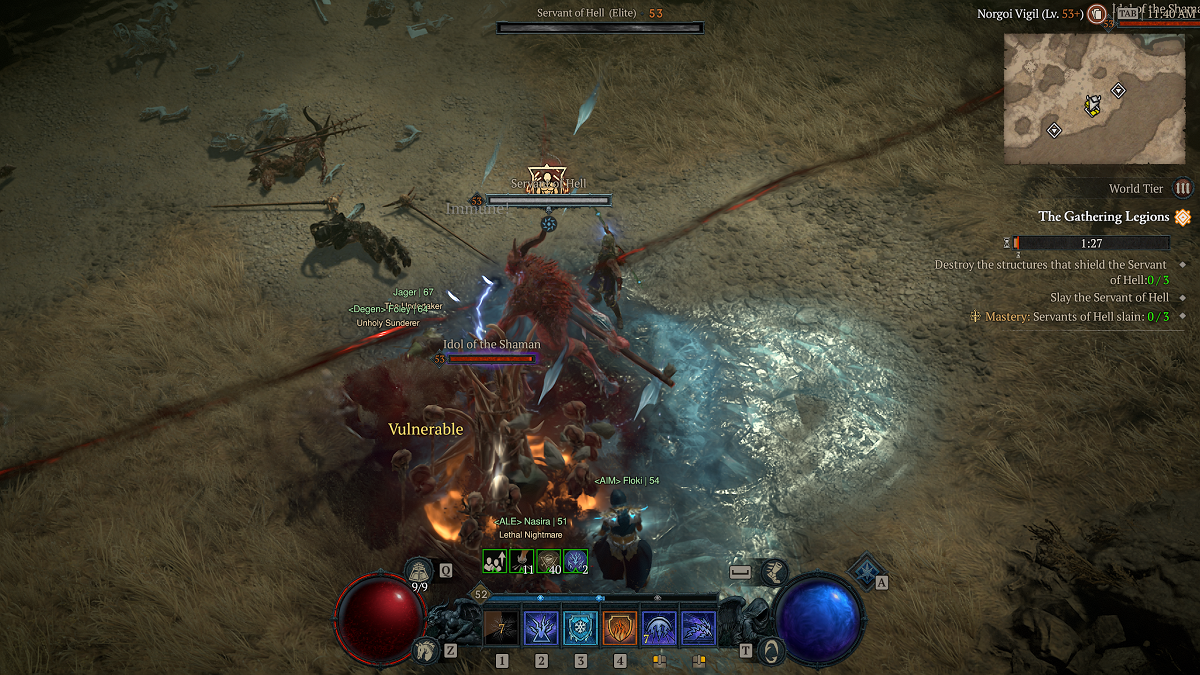
Task: Click the World Tier III badge
Action: click(1183, 188)
